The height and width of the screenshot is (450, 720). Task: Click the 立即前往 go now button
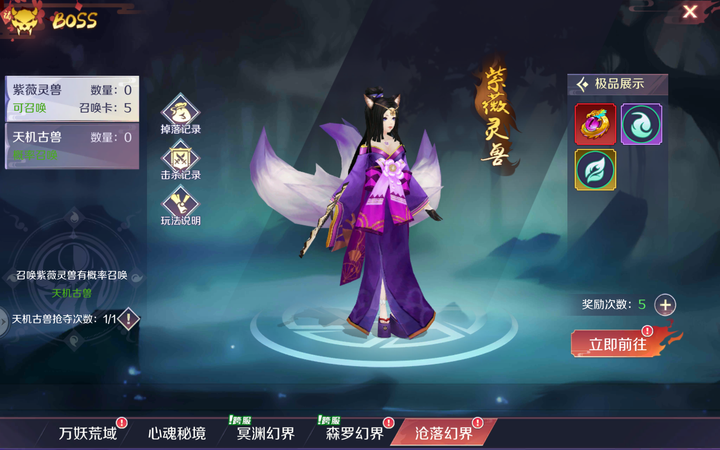click(618, 344)
